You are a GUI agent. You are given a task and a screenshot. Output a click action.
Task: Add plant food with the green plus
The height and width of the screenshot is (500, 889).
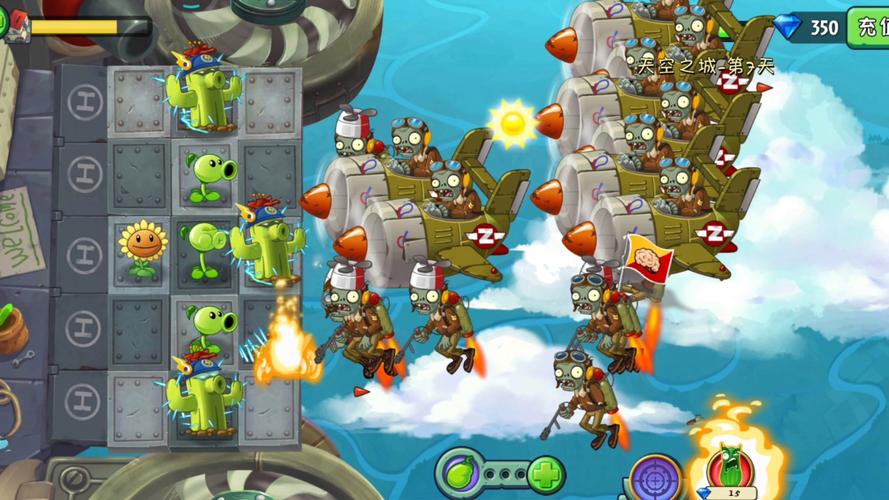point(545,474)
